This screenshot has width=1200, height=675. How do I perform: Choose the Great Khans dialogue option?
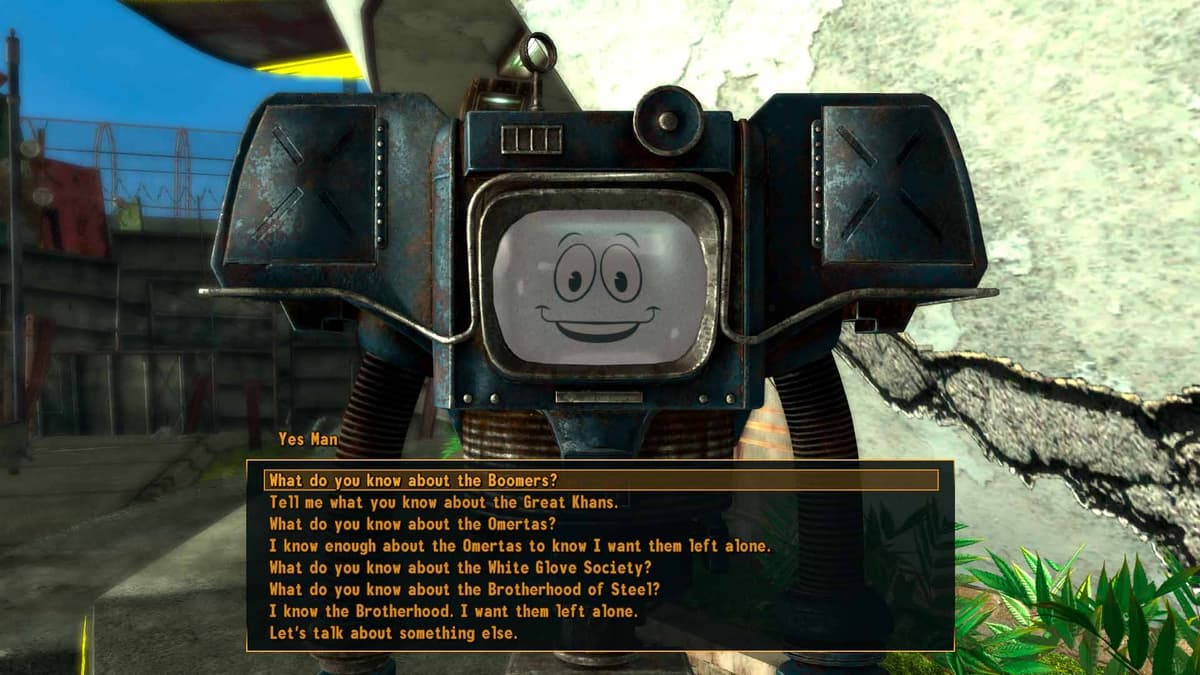pos(444,503)
